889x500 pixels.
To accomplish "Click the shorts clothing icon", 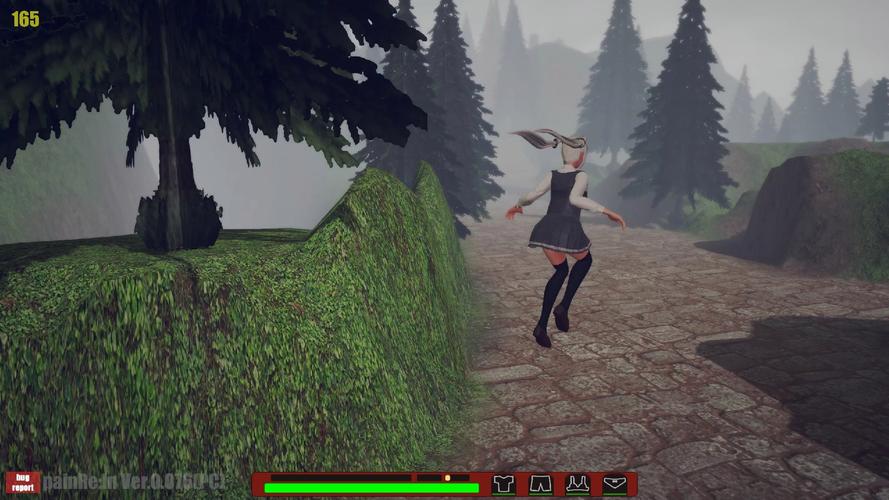I will (x=540, y=485).
